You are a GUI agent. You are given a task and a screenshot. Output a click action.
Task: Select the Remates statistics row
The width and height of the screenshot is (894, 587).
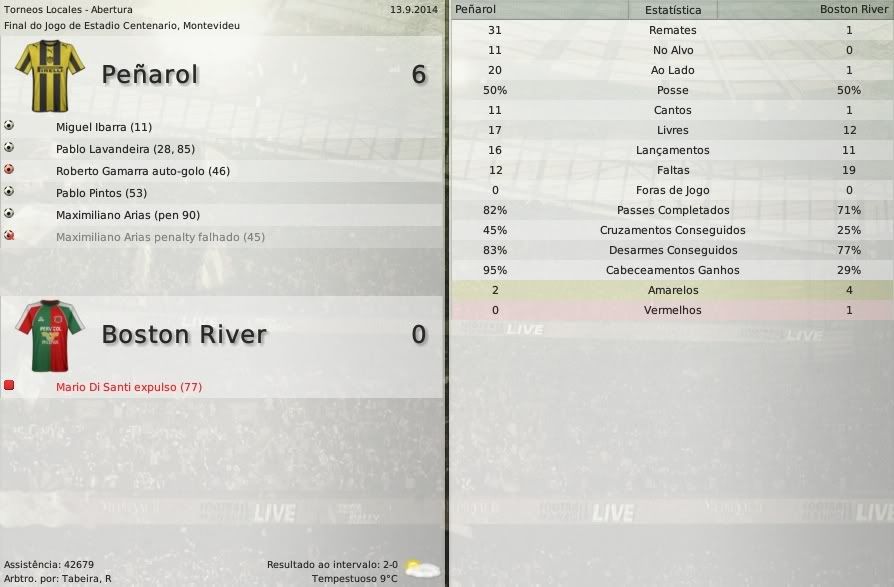coord(672,30)
